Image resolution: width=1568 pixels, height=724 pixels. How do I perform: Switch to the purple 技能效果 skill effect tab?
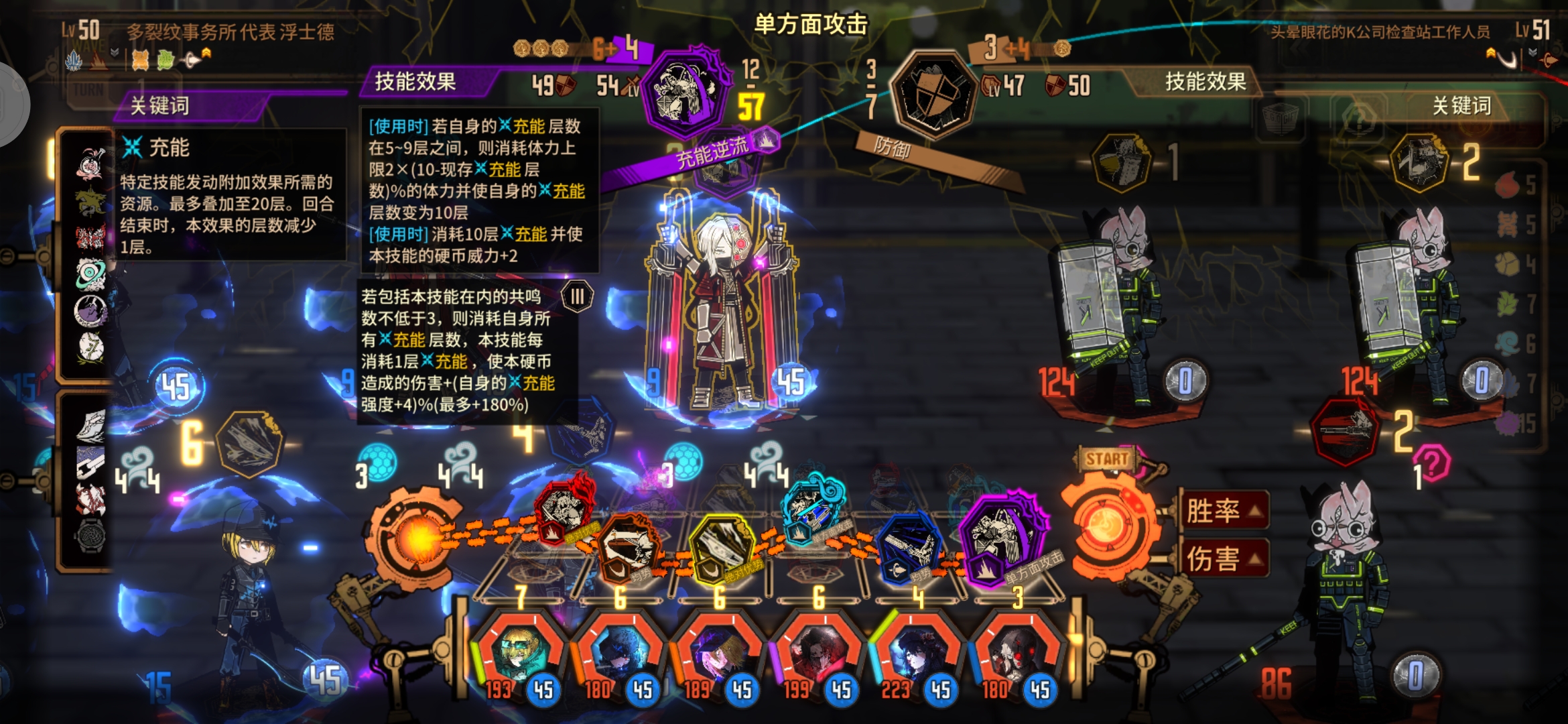click(415, 82)
